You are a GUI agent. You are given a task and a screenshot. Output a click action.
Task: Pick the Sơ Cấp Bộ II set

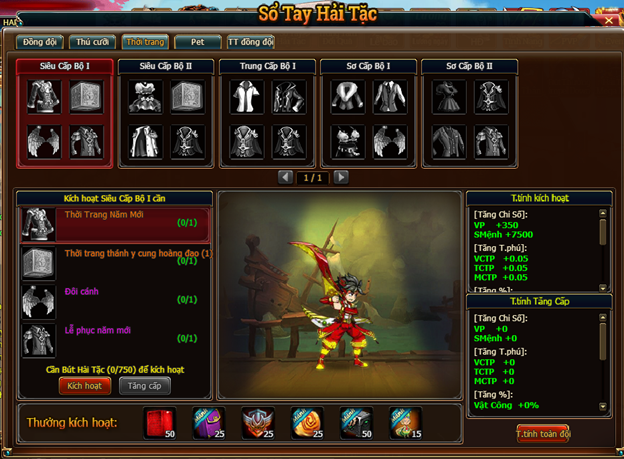pos(469,67)
